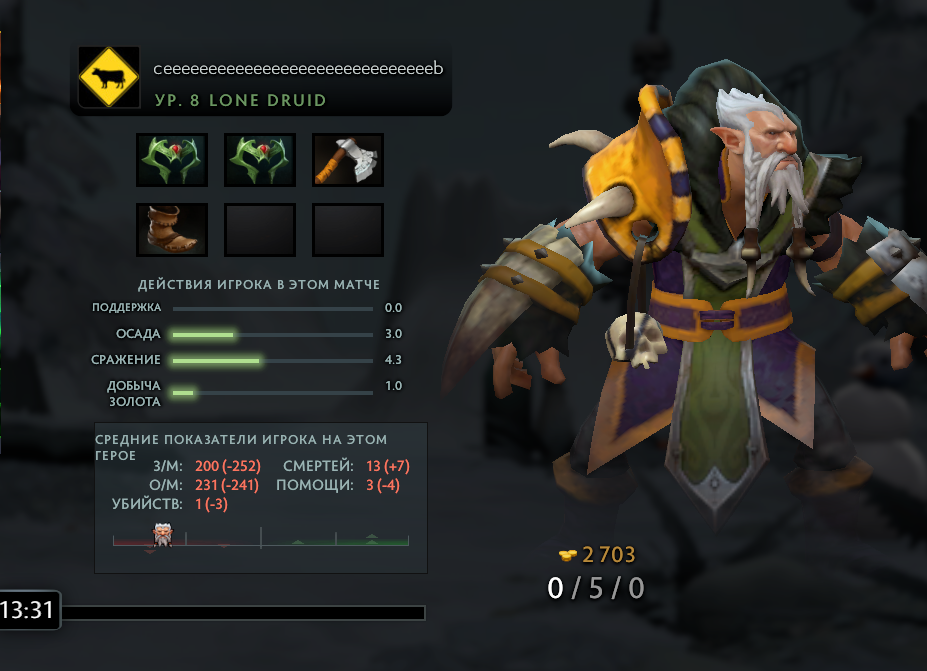
Task: Click the player name above Lone Druid
Action: pos(297,69)
